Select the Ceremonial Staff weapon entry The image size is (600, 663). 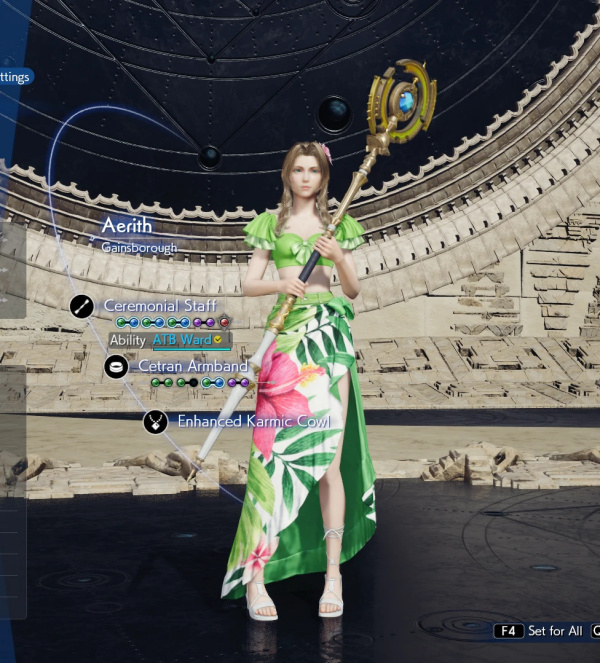(160, 305)
